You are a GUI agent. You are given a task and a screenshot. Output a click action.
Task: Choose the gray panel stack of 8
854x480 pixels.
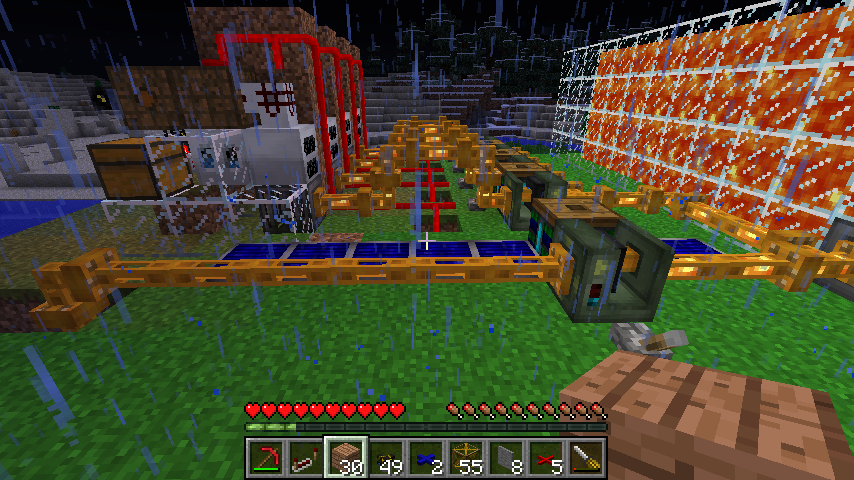point(506,457)
